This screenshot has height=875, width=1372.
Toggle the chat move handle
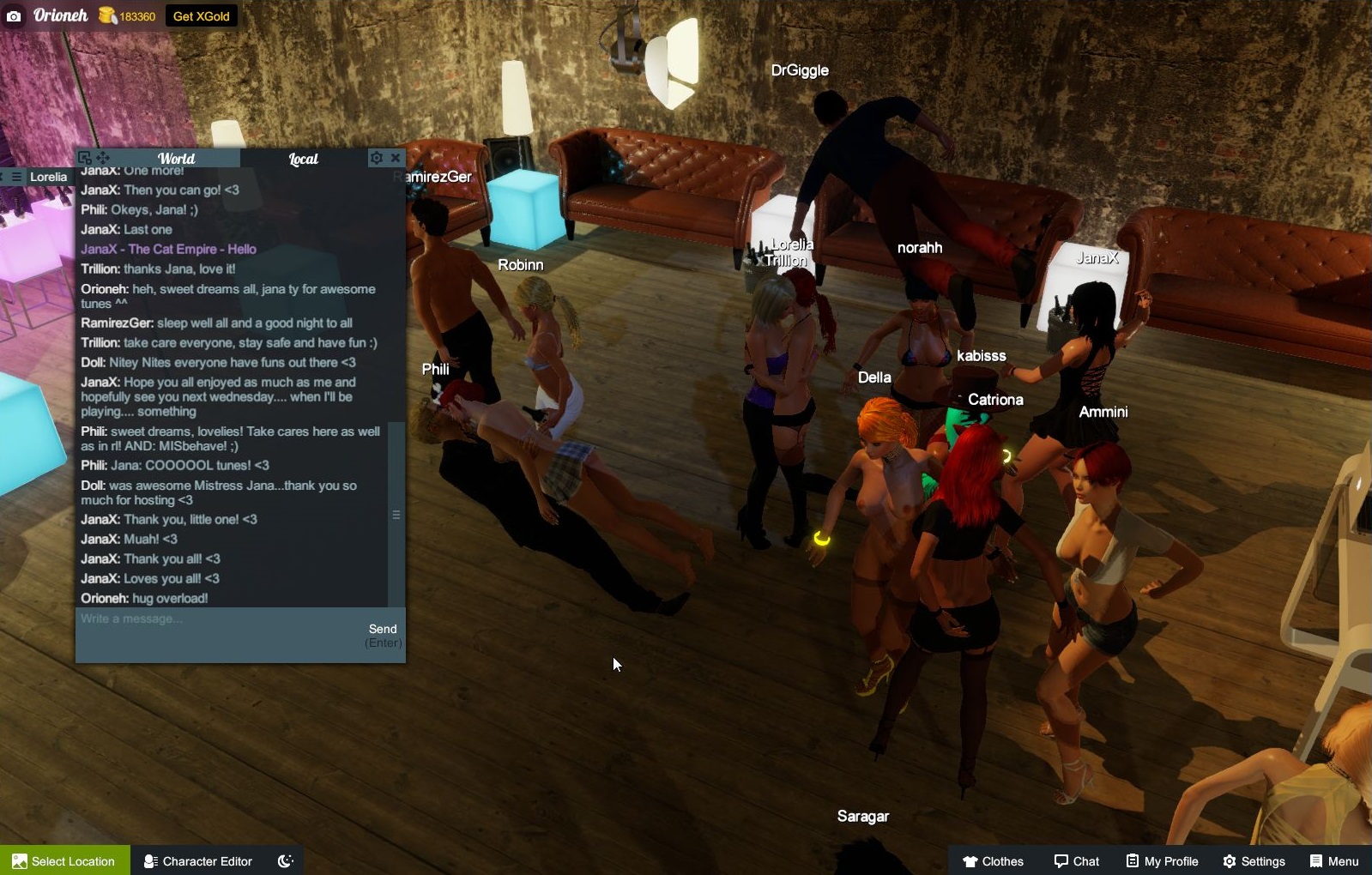pyautogui.click(x=102, y=158)
